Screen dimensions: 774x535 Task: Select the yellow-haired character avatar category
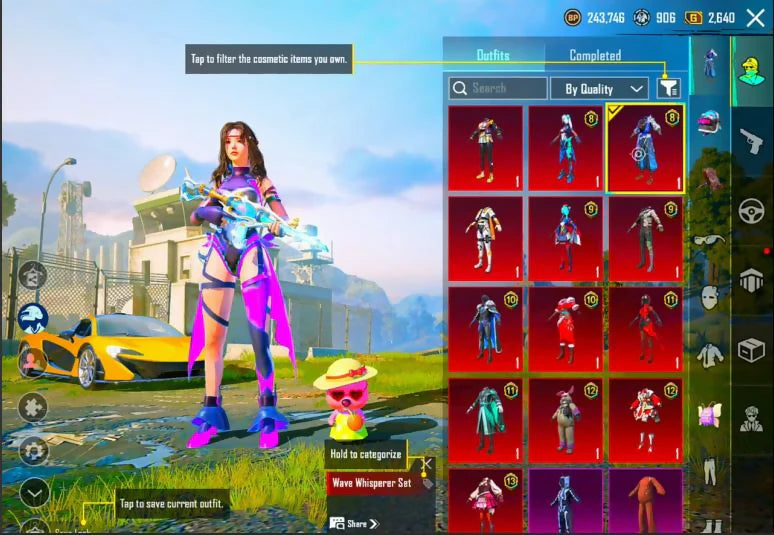click(752, 70)
